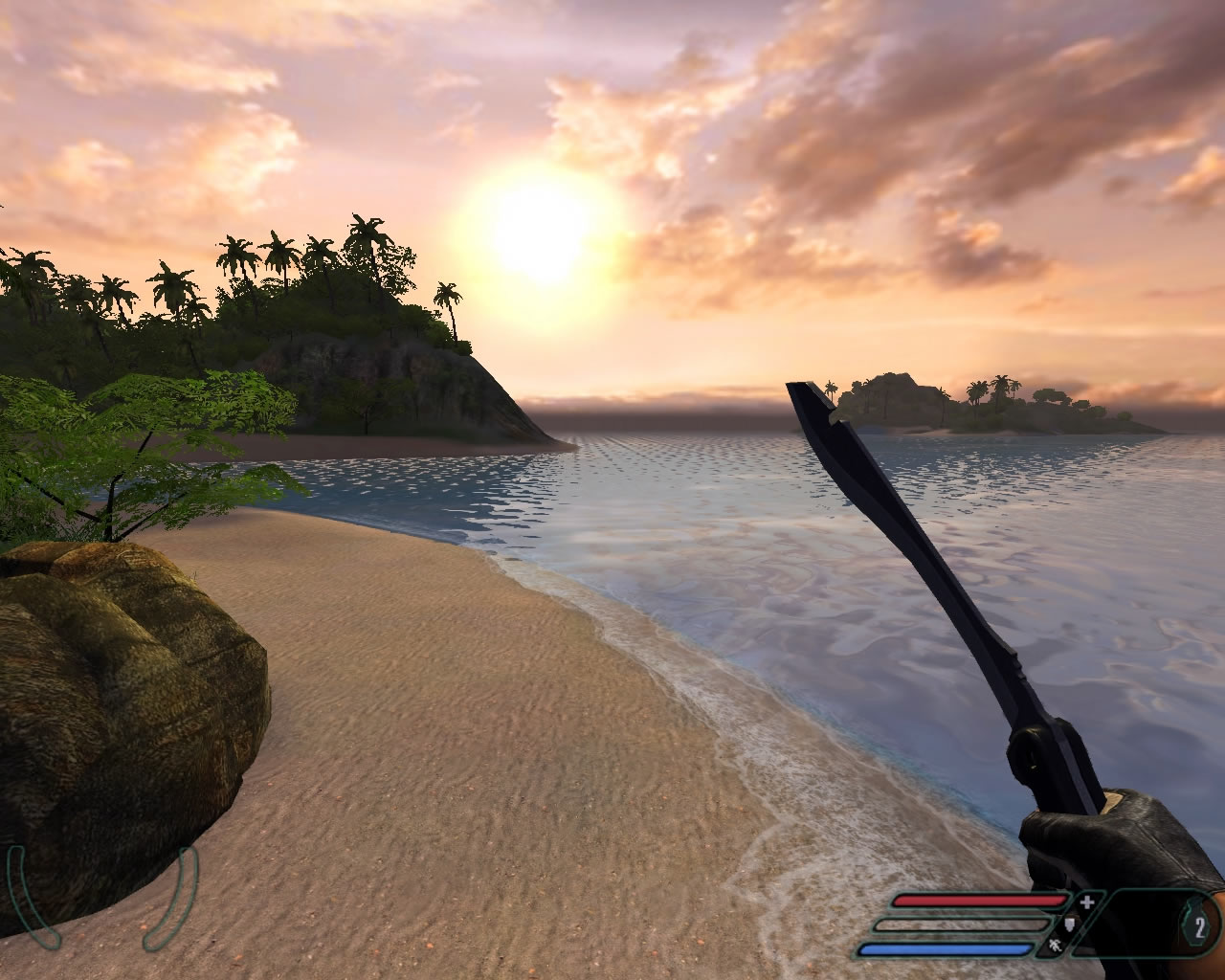Select the armor shield icon
The image size is (1225, 980).
[x=1071, y=924]
